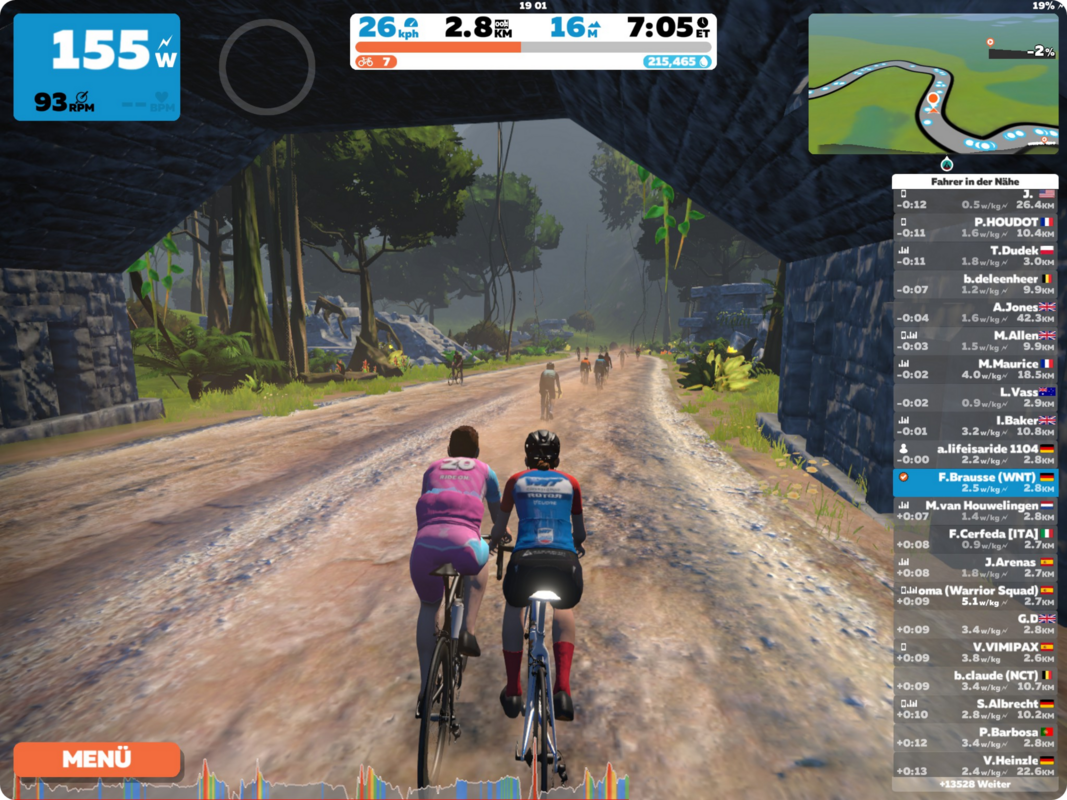Tap the 155 W power panel
Viewport: 1067px width, 800px height.
click(x=97, y=67)
